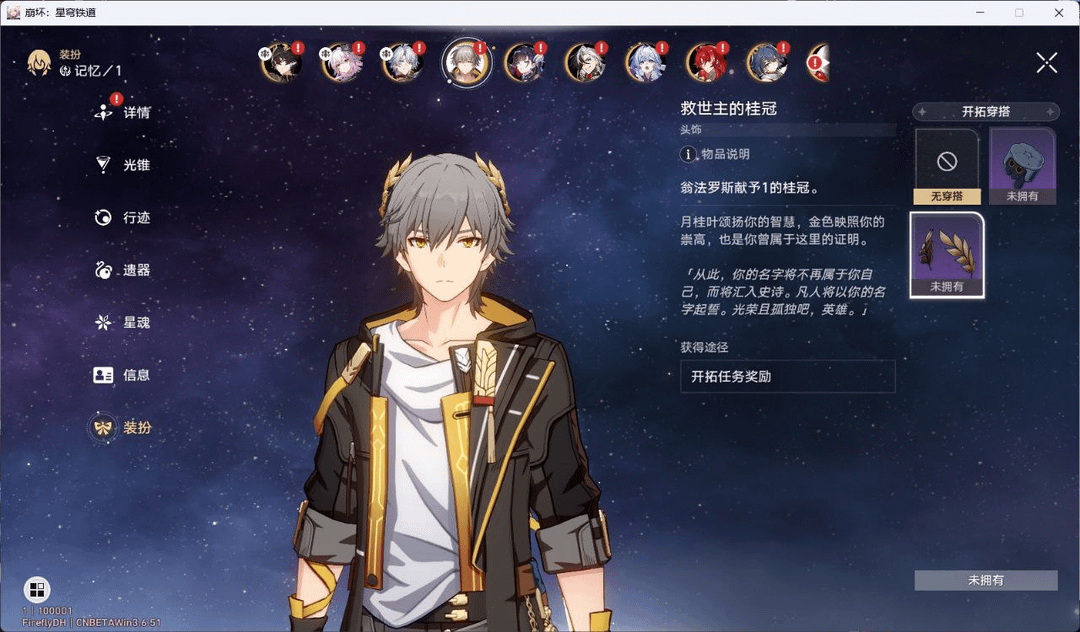Select the blue ushanka hat headwear

pos(1022,166)
